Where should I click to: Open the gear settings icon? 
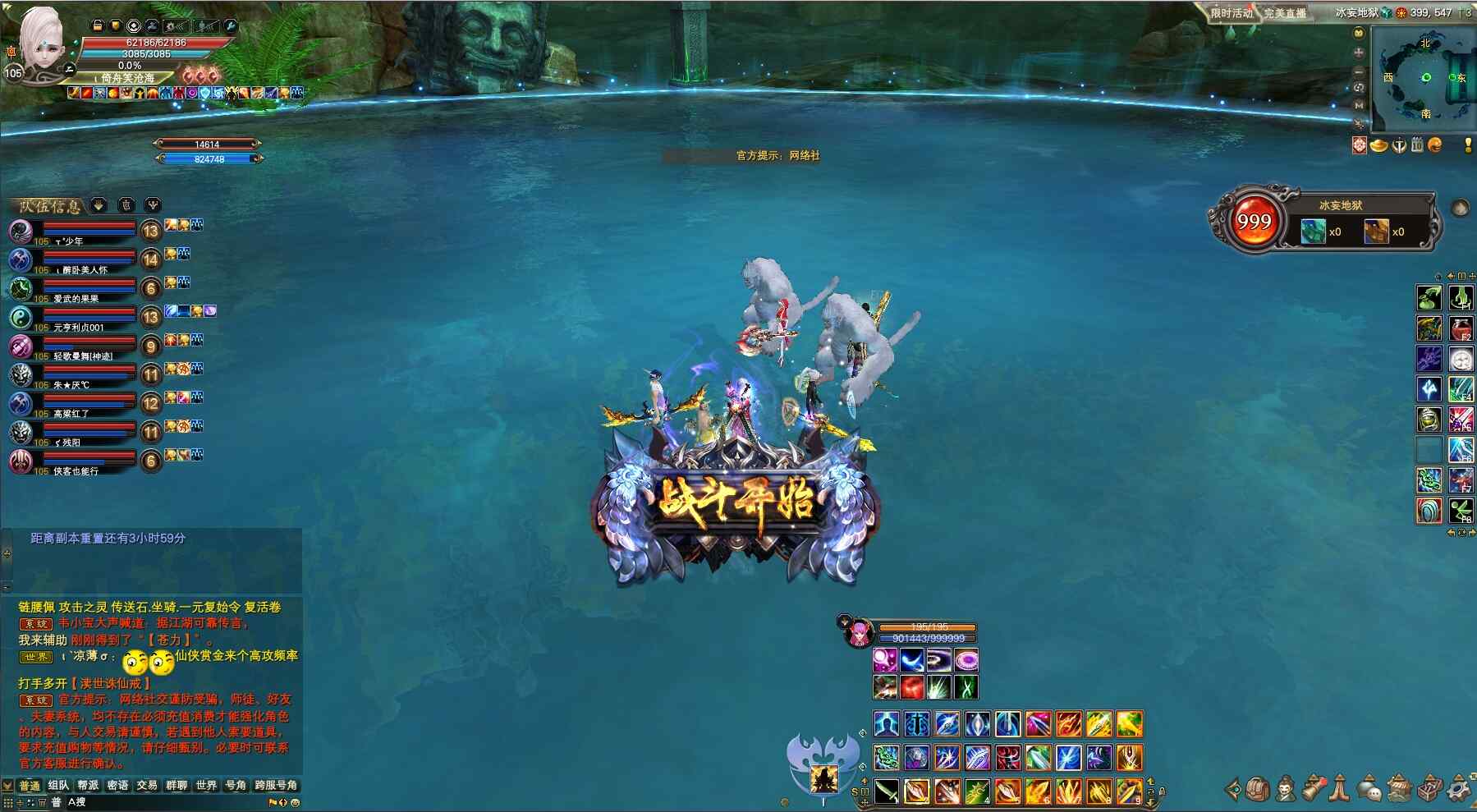(1459, 789)
